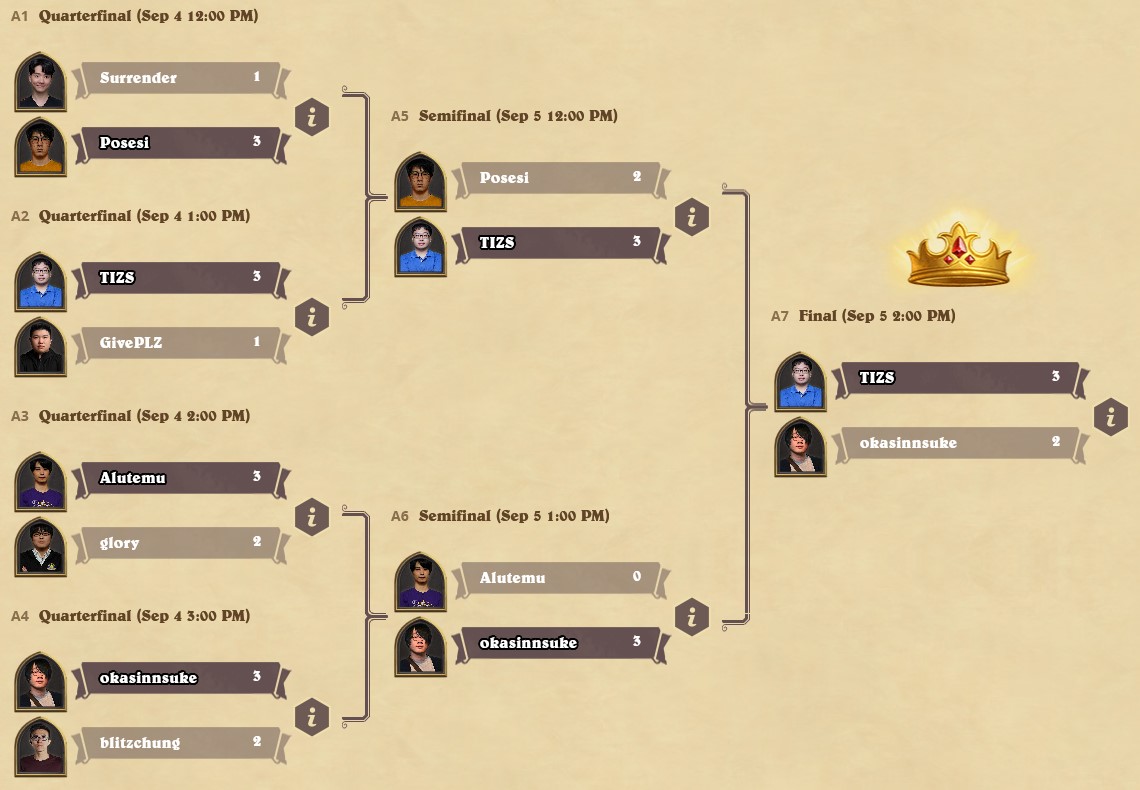Choose the glory player banner
This screenshot has width=1140, height=790.
click(180, 543)
